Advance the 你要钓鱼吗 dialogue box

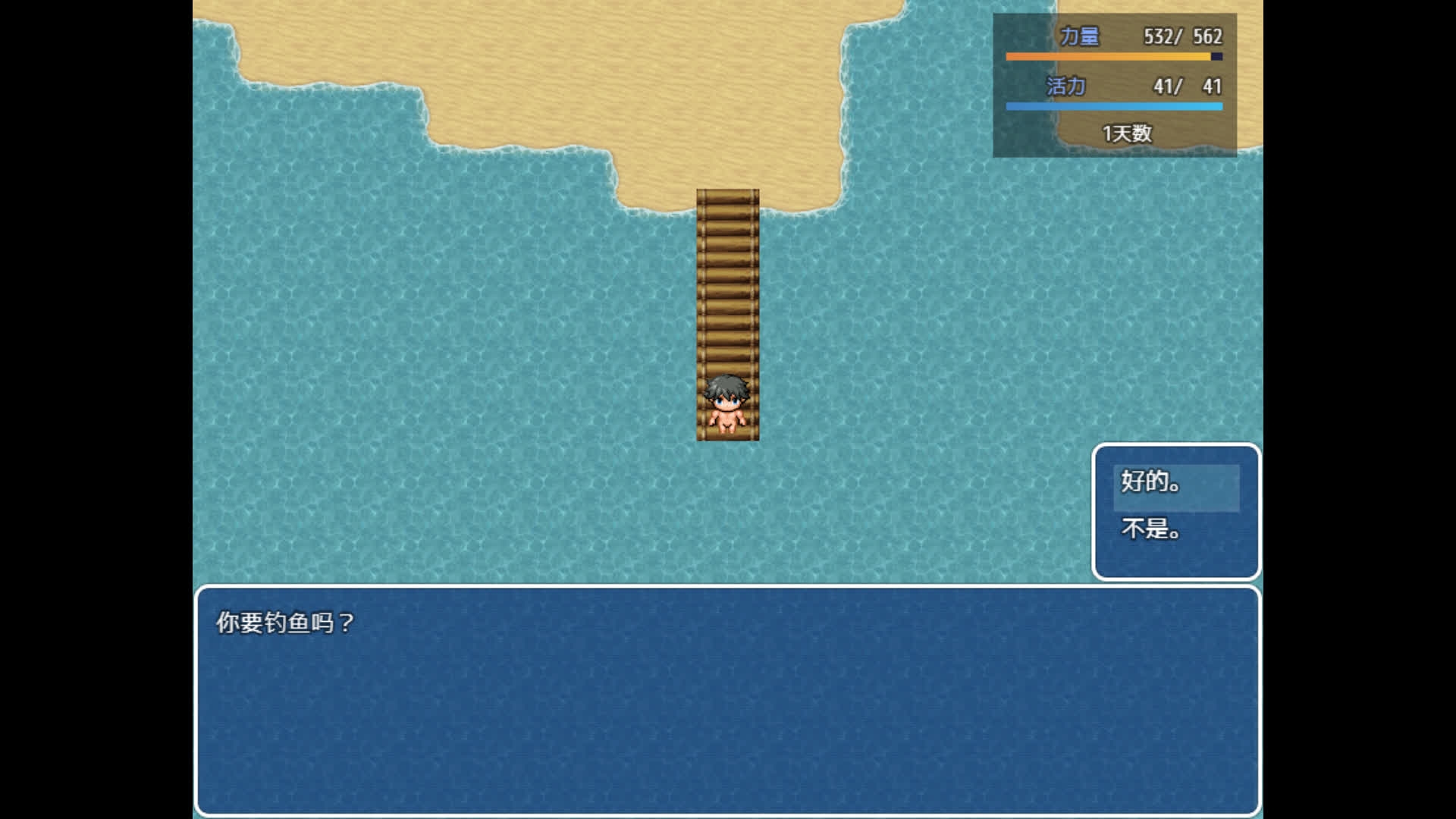pyautogui.click(x=726, y=699)
